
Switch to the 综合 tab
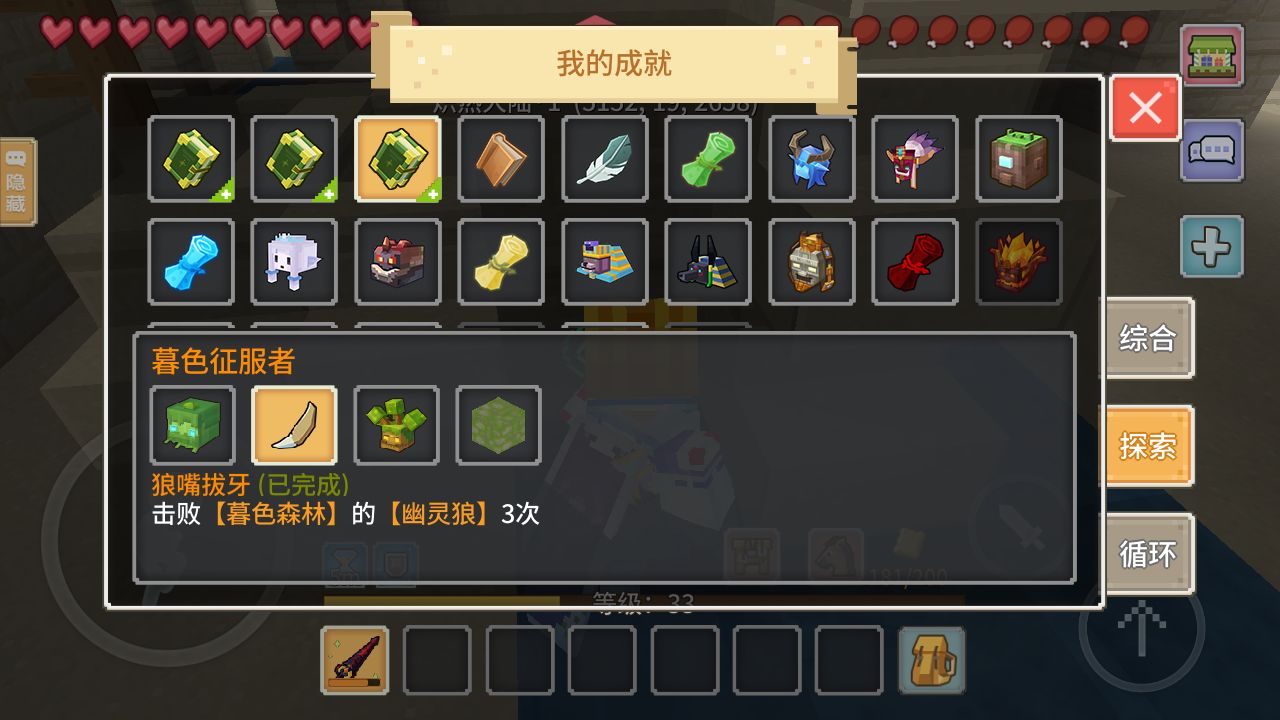pos(1147,338)
